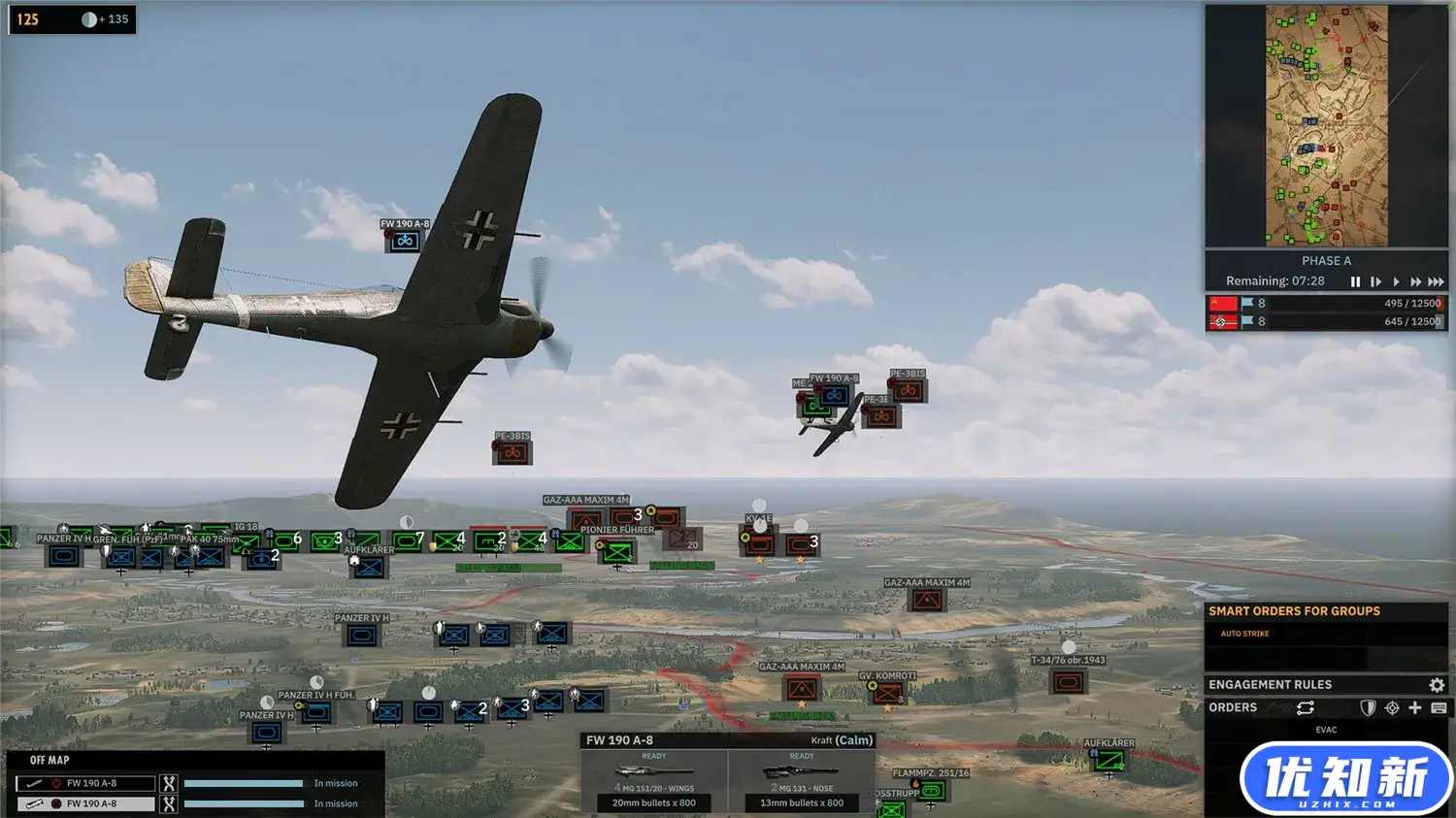Click the Engagement Rules settings gear icon
This screenshot has height=818, width=1456.
point(1438,685)
